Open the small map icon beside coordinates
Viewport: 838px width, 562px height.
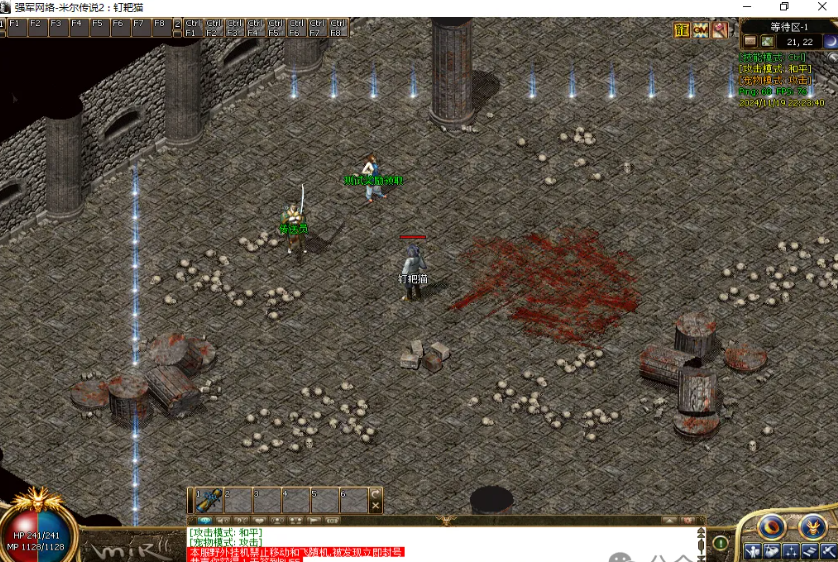point(768,42)
